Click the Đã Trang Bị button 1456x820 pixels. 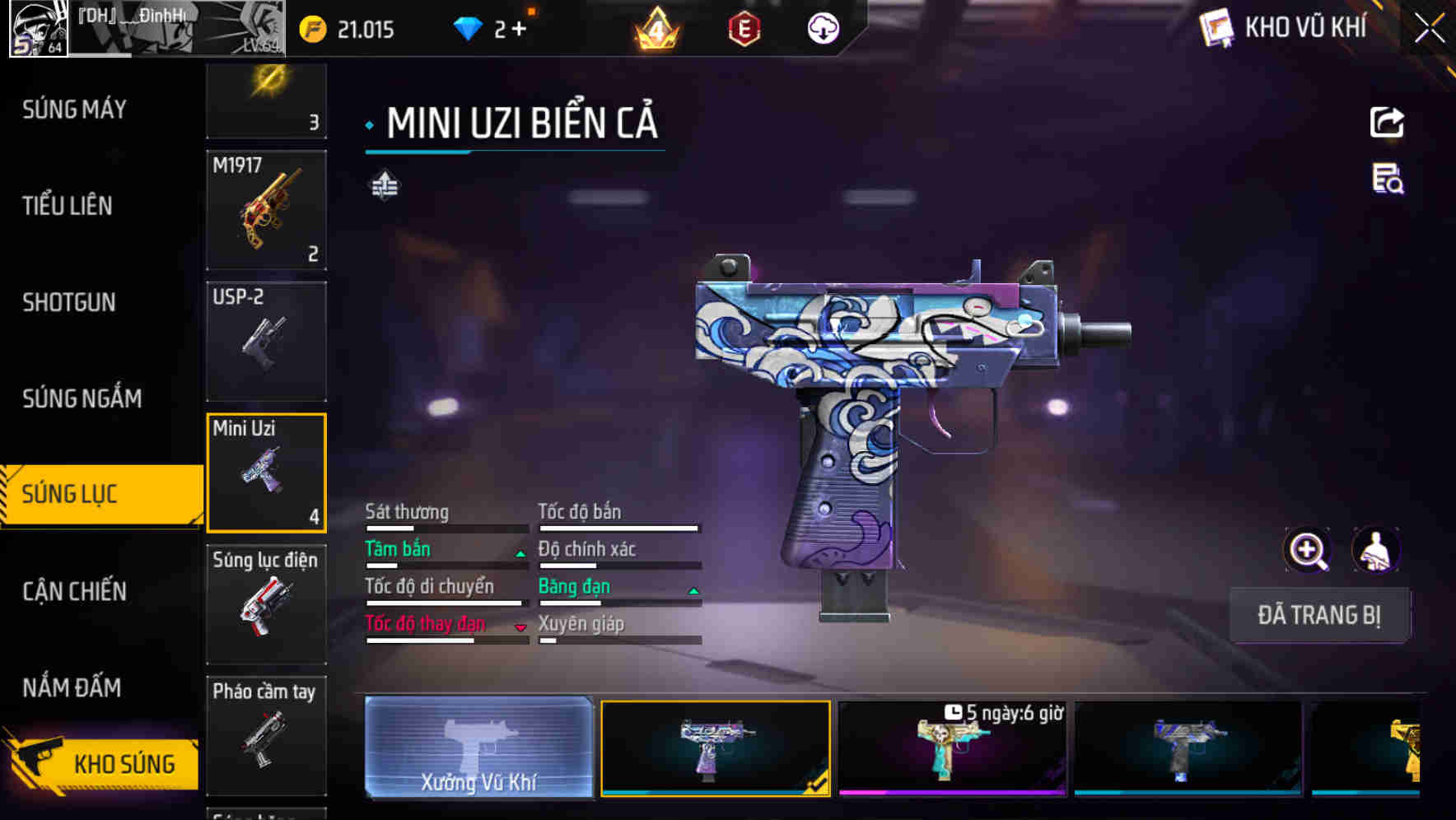click(1318, 615)
